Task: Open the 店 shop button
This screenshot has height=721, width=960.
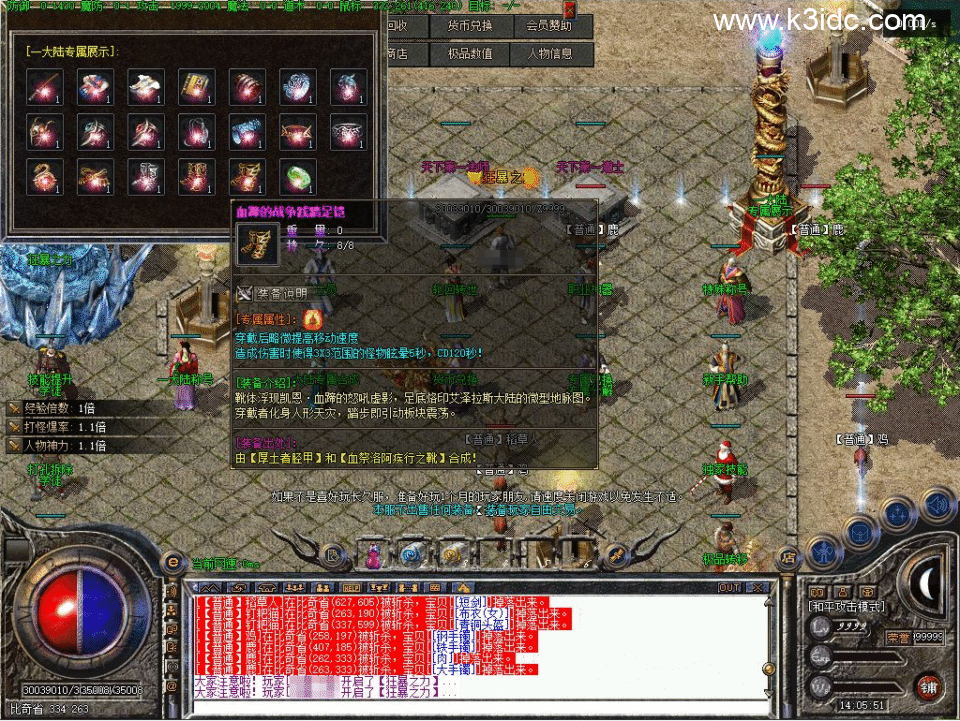Action: (x=789, y=556)
